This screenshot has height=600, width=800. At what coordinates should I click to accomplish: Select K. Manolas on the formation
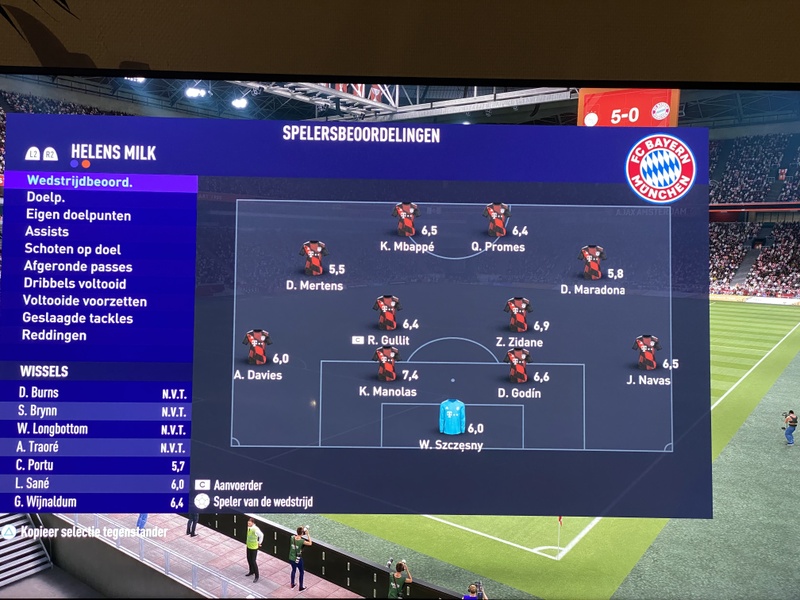[x=387, y=364]
